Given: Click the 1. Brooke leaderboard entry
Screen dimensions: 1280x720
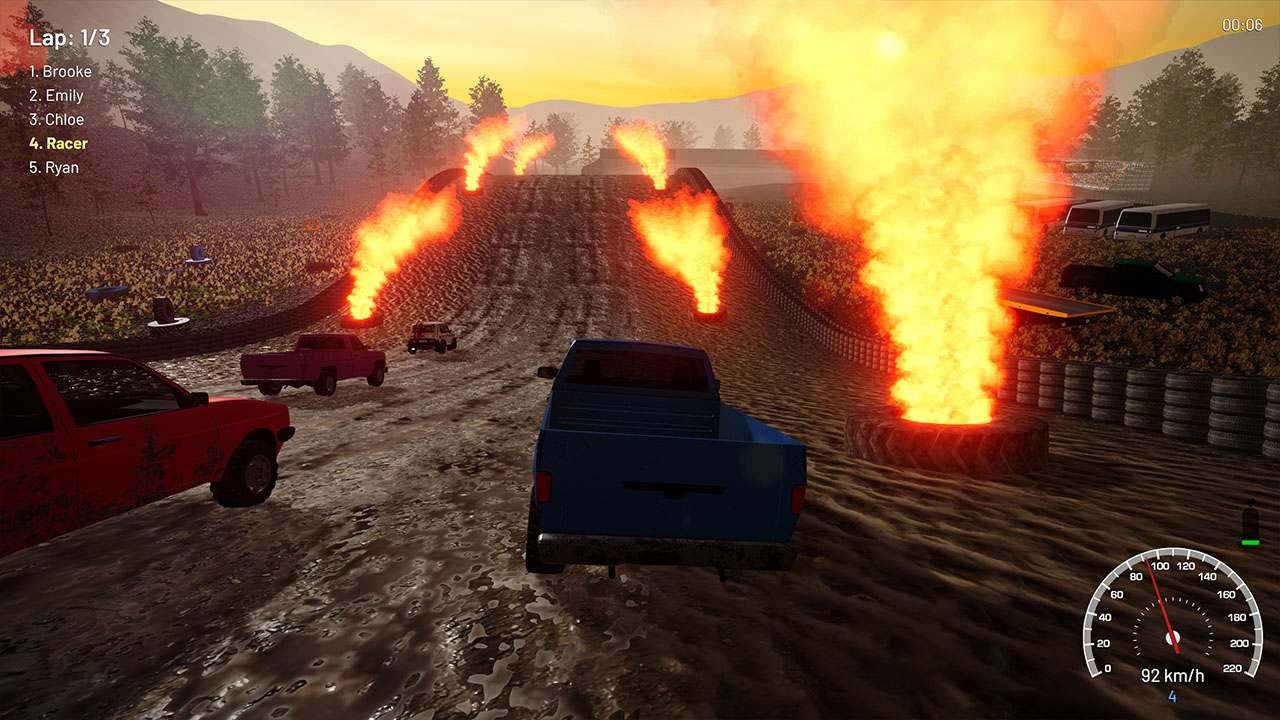Looking at the screenshot, I should [x=60, y=71].
